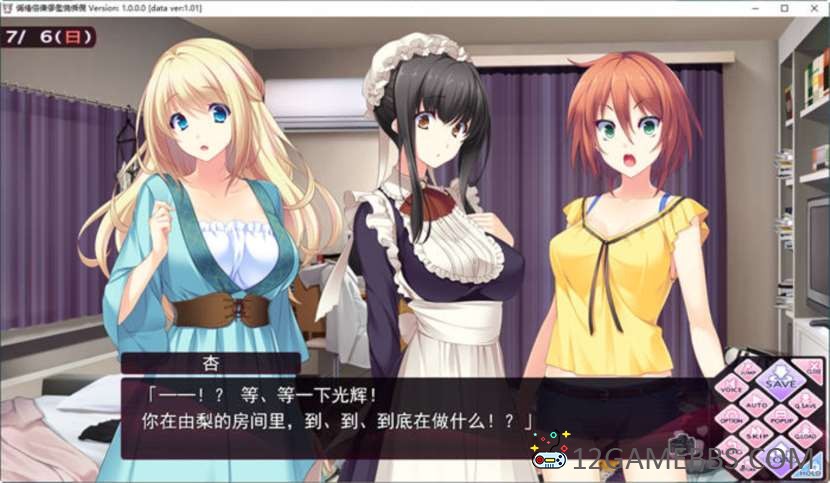Maximize the game window

786,8
